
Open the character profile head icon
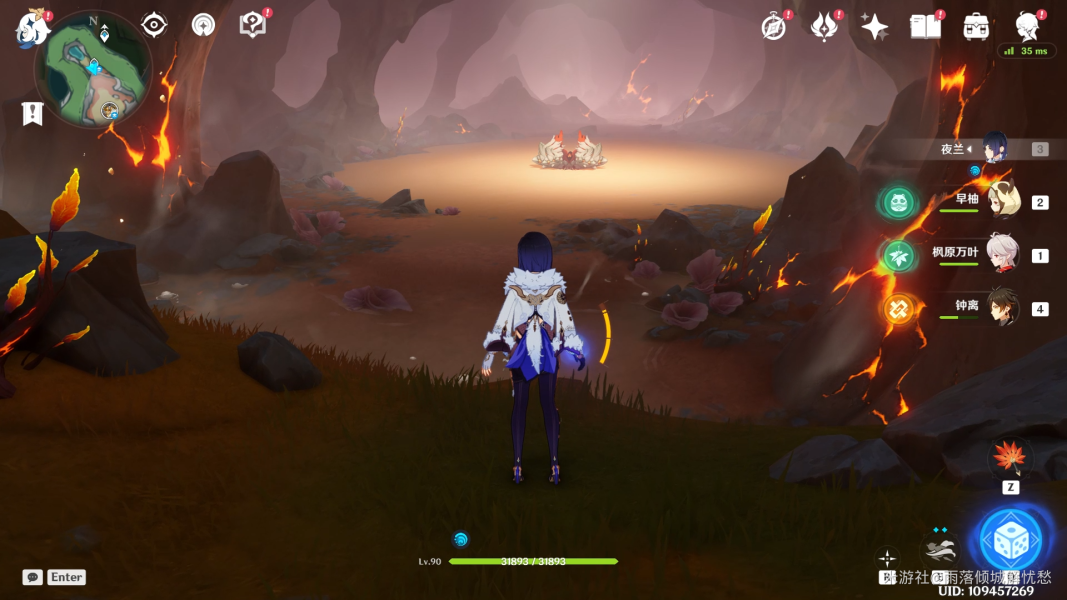1027,25
